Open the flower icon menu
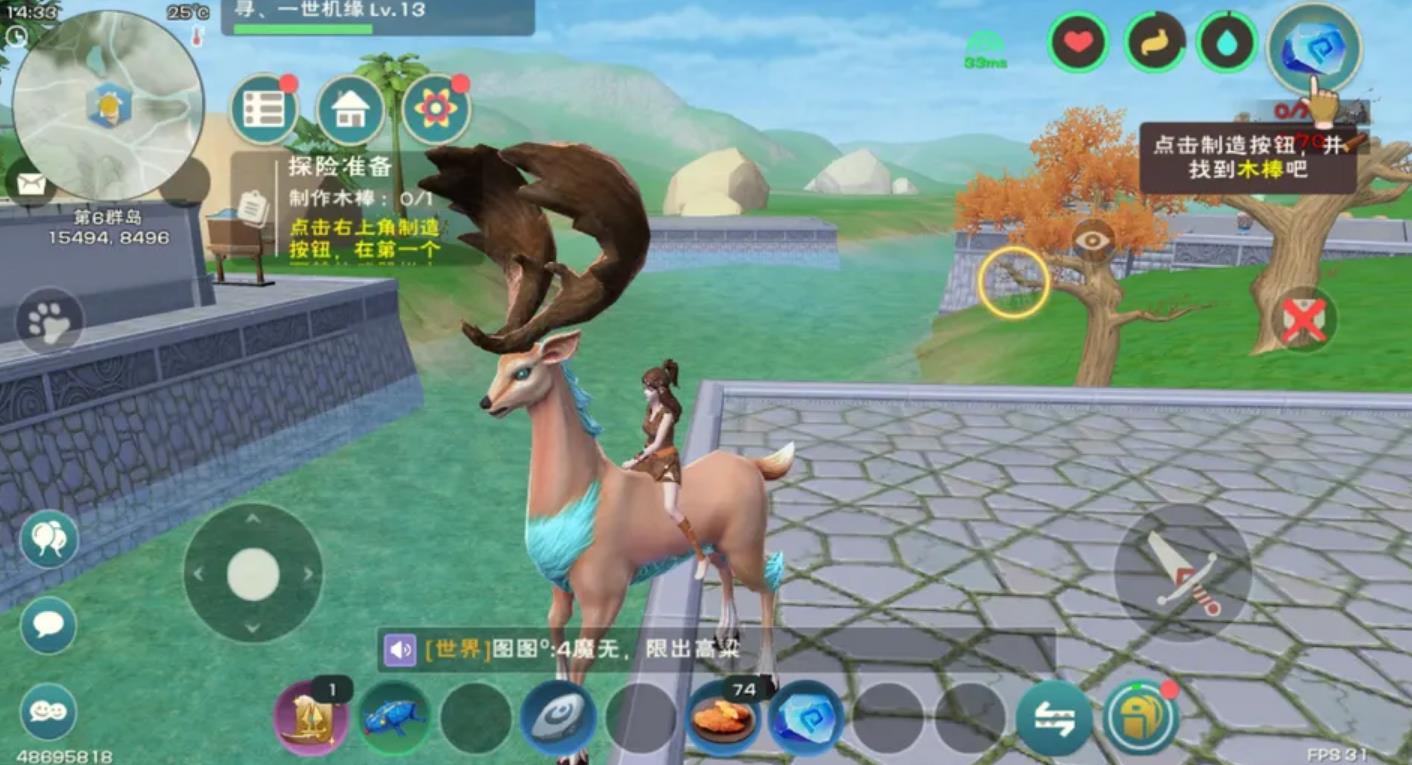 (x=436, y=110)
